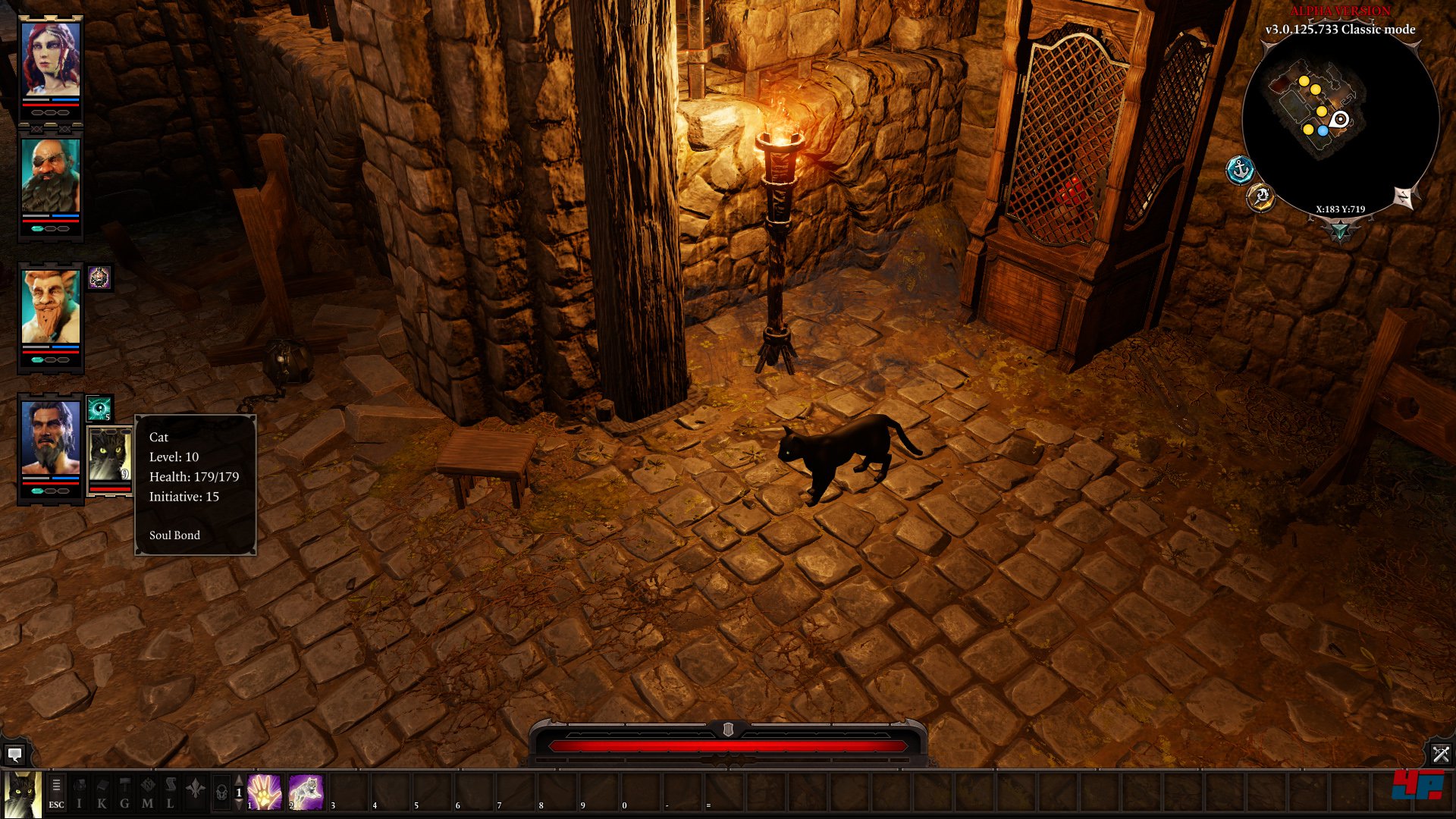The height and width of the screenshot is (819, 1456).
Task: Open the crafting hammer button
Action: [124, 793]
